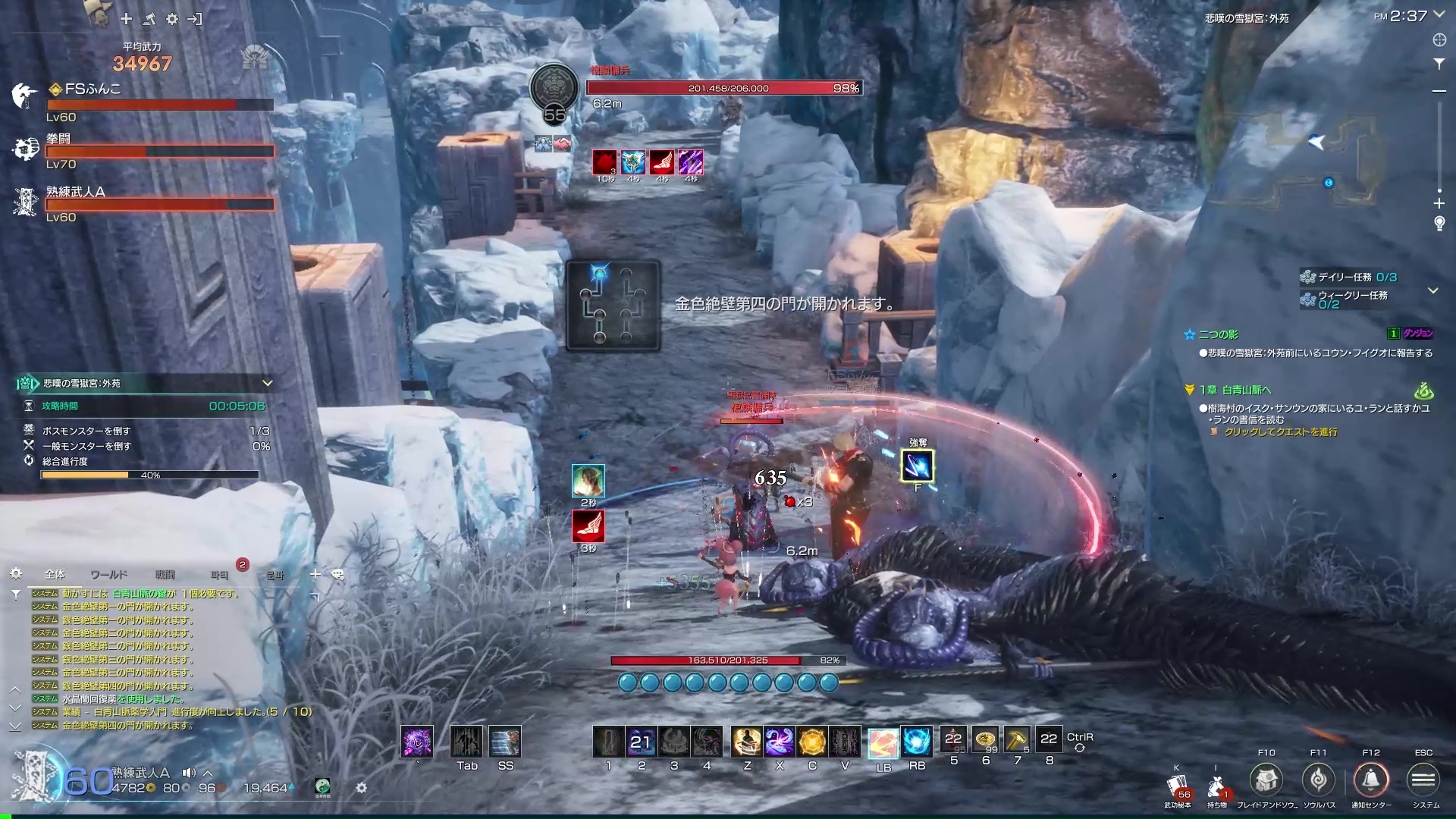Switch to the ワールド chat tab
The width and height of the screenshot is (1456, 819).
pos(108,575)
